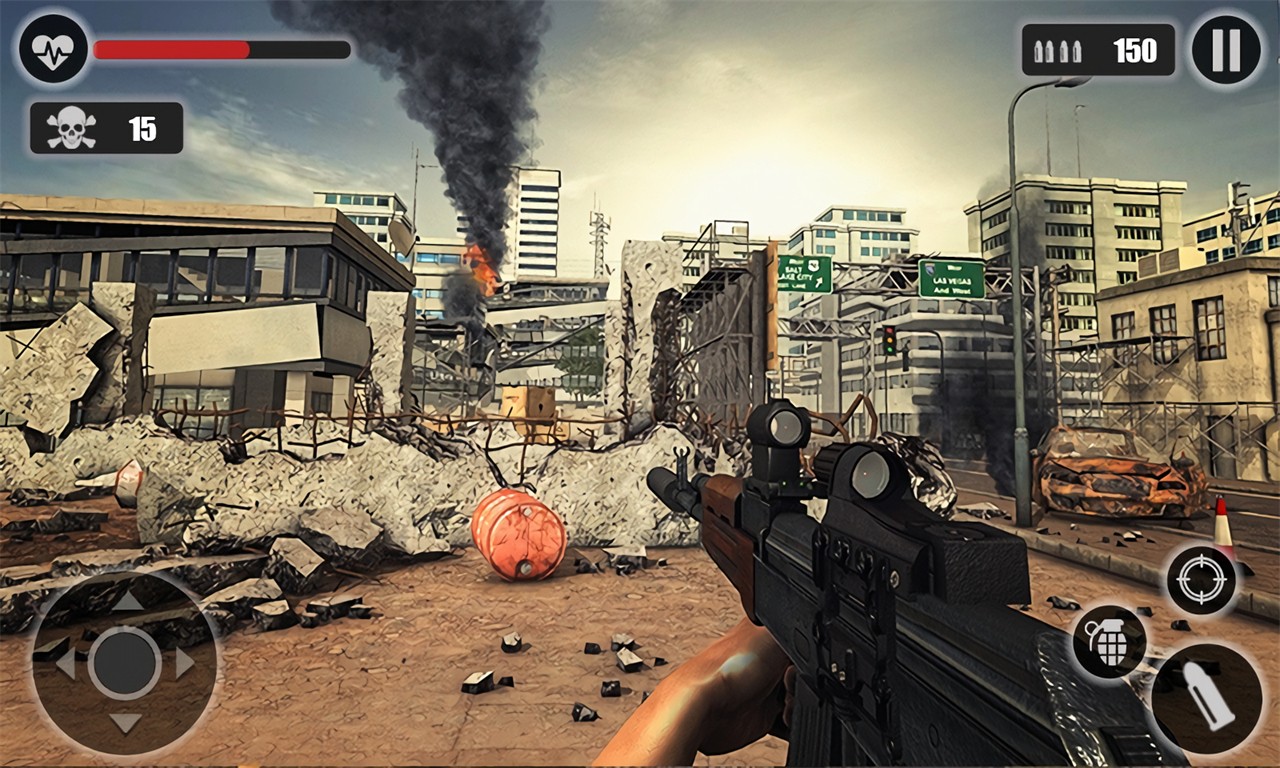Pause the game

tap(1226, 50)
